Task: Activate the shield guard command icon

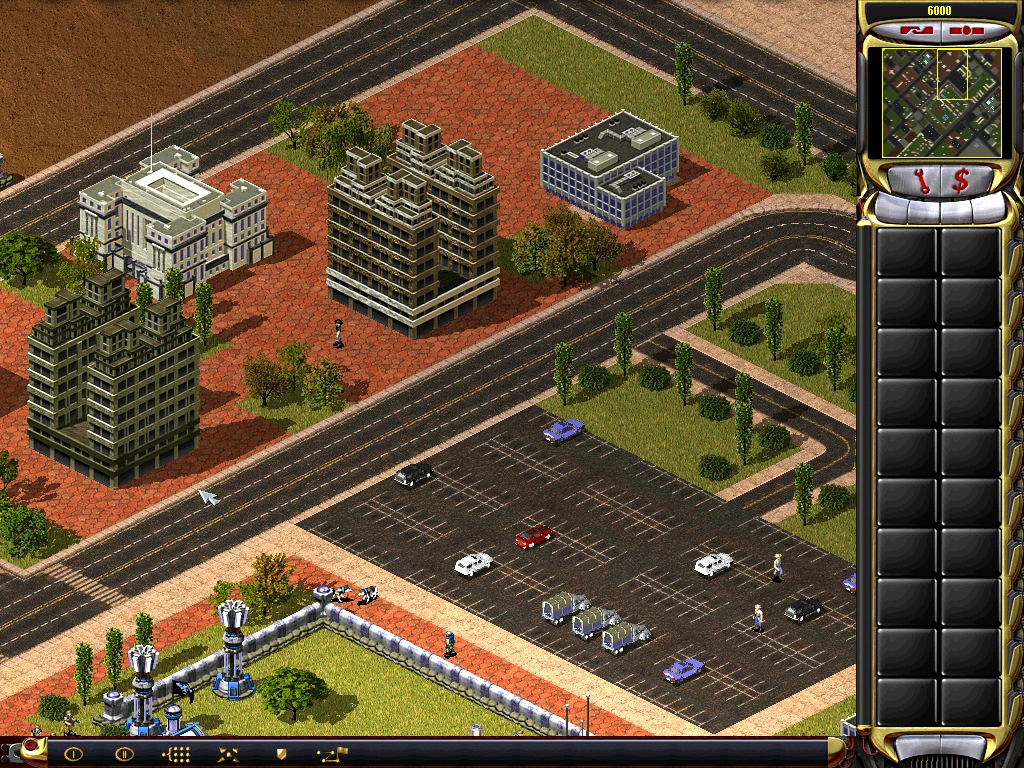Action: (x=281, y=754)
